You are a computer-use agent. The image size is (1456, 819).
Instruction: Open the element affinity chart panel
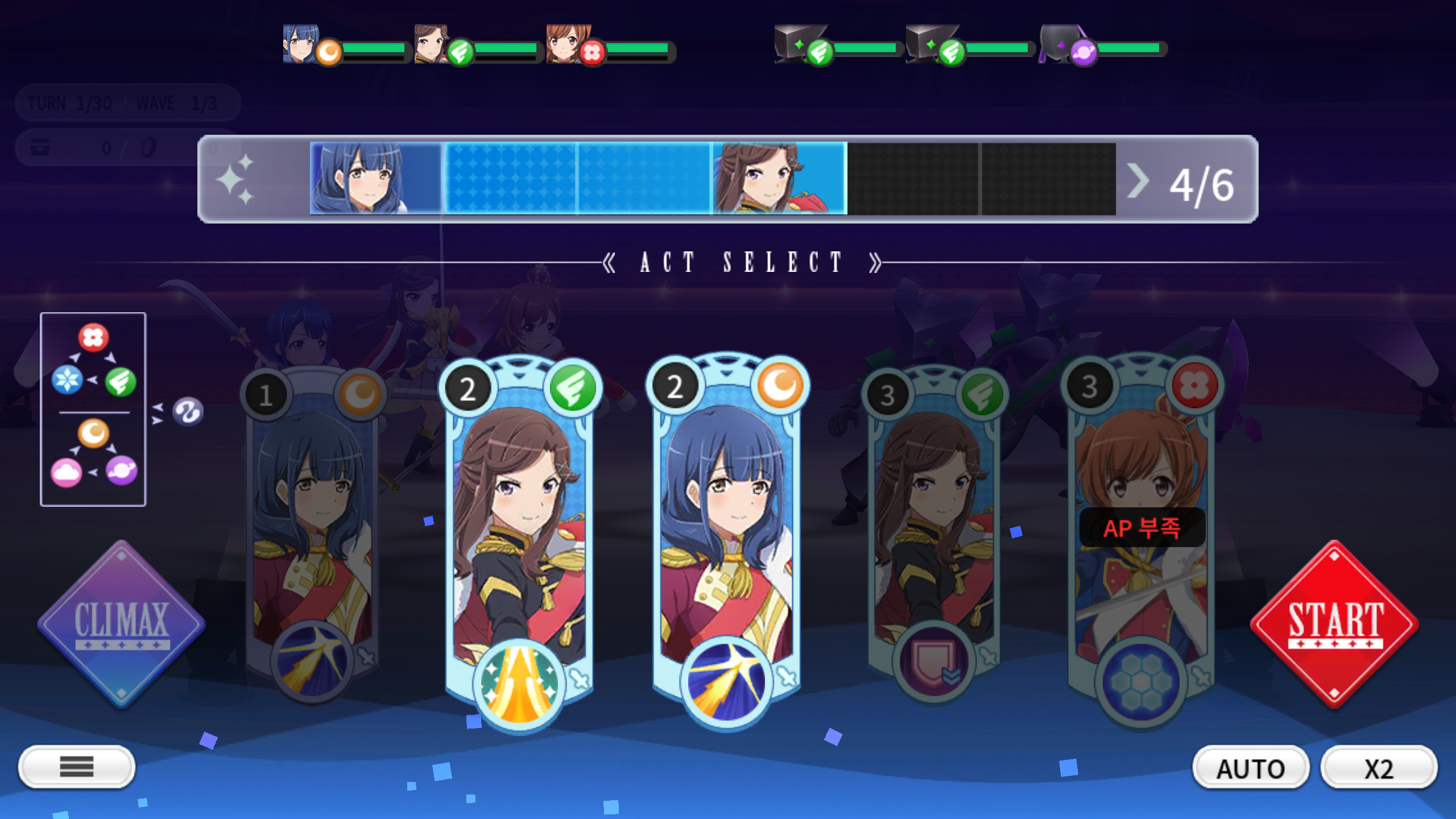coord(93,409)
